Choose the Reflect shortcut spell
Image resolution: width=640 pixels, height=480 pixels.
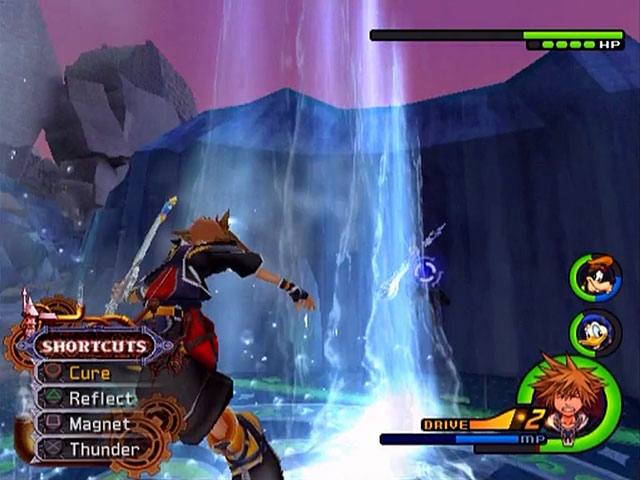[x=100, y=398]
